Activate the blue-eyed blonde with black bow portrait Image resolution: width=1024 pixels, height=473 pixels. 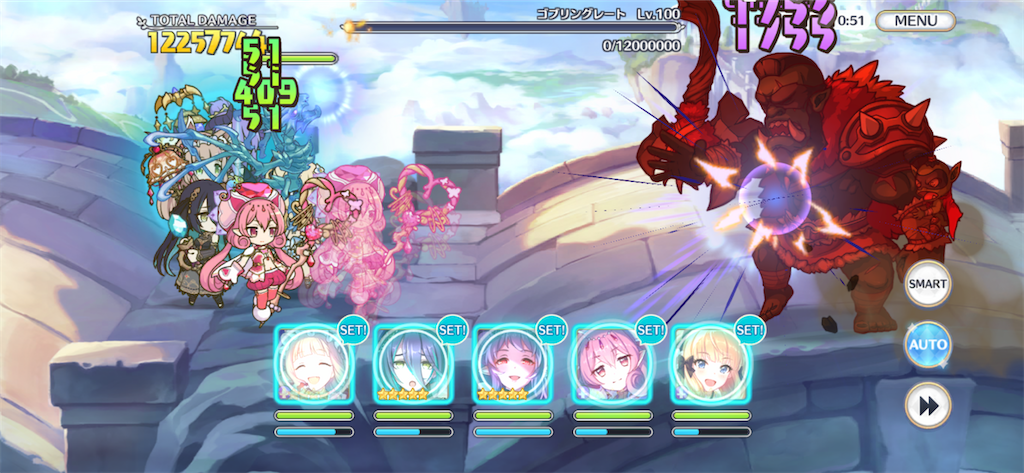(x=710, y=364)
